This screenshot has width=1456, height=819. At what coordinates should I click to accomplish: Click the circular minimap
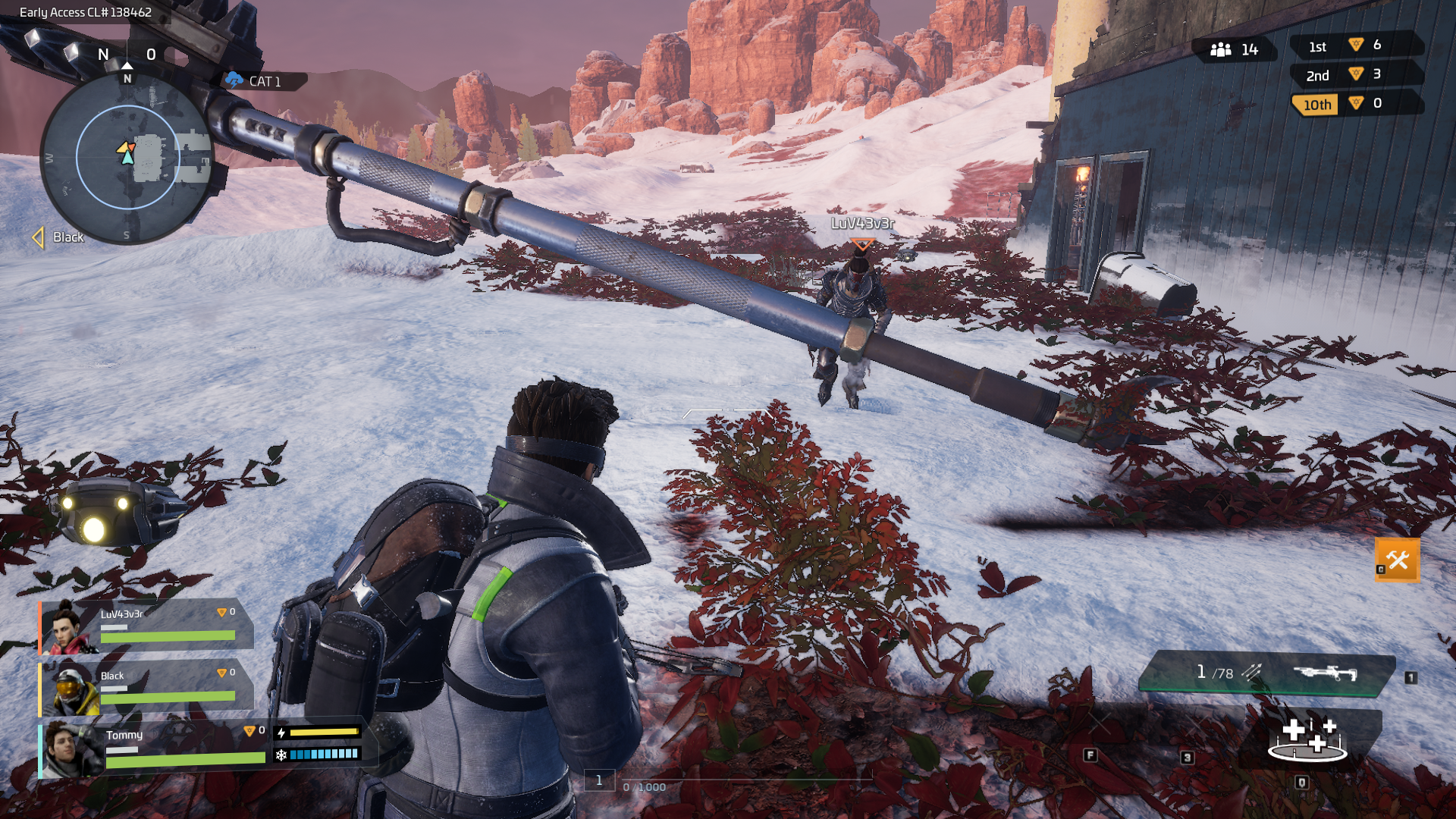tap(127, 158)
